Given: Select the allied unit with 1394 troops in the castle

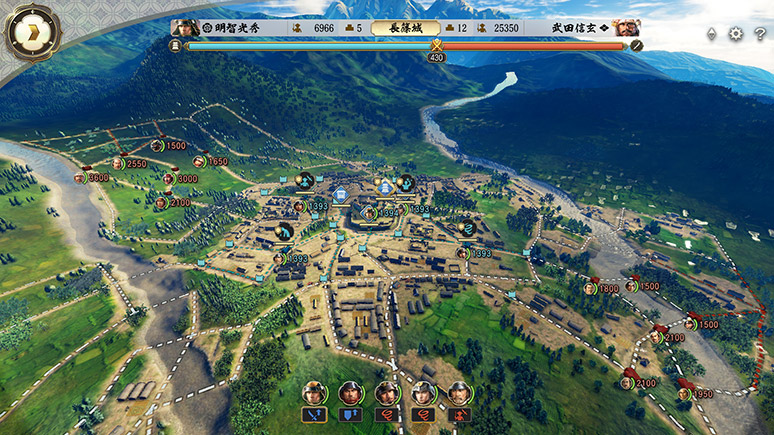Looking at the screenshot, I should point(370,212).
